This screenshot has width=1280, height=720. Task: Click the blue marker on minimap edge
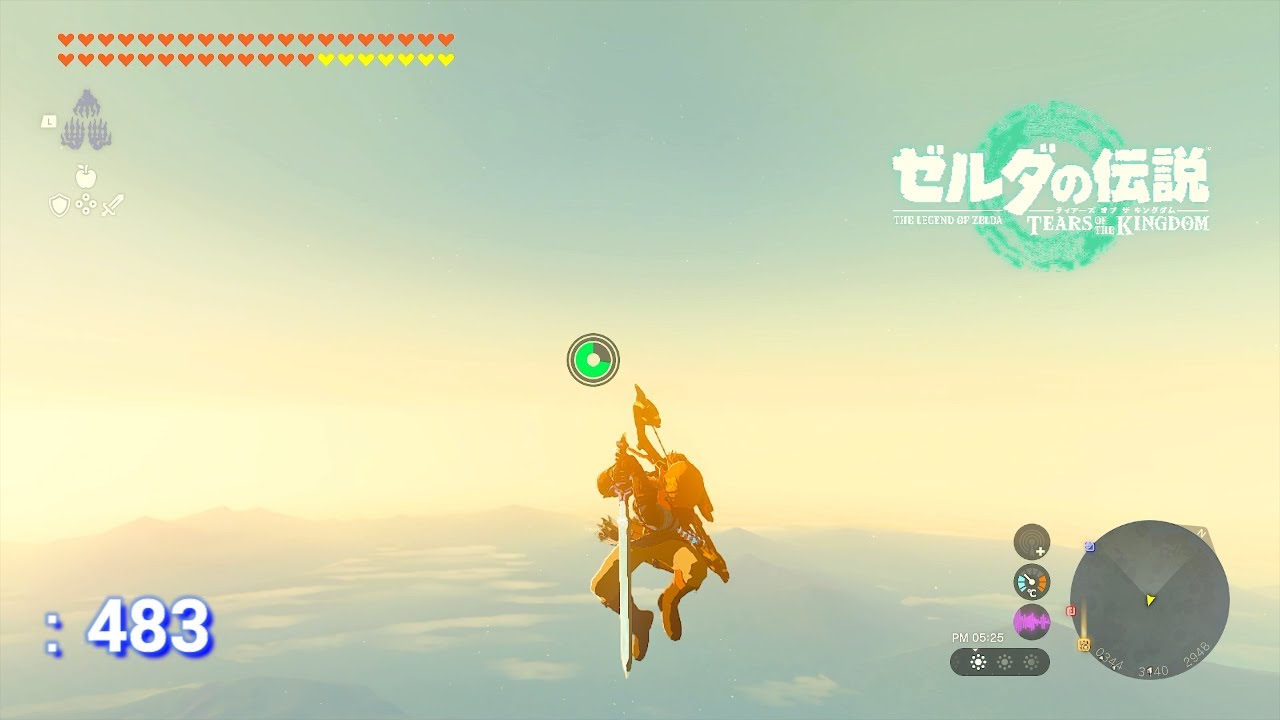click(1089, 547)
